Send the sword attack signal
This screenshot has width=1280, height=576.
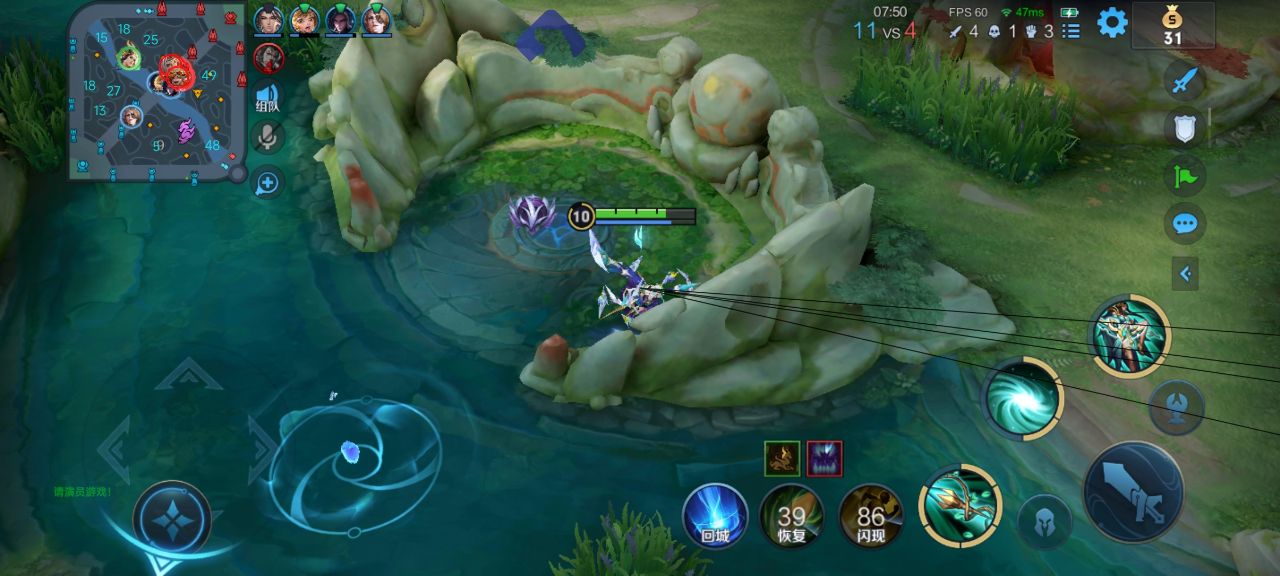point(1184,81)
